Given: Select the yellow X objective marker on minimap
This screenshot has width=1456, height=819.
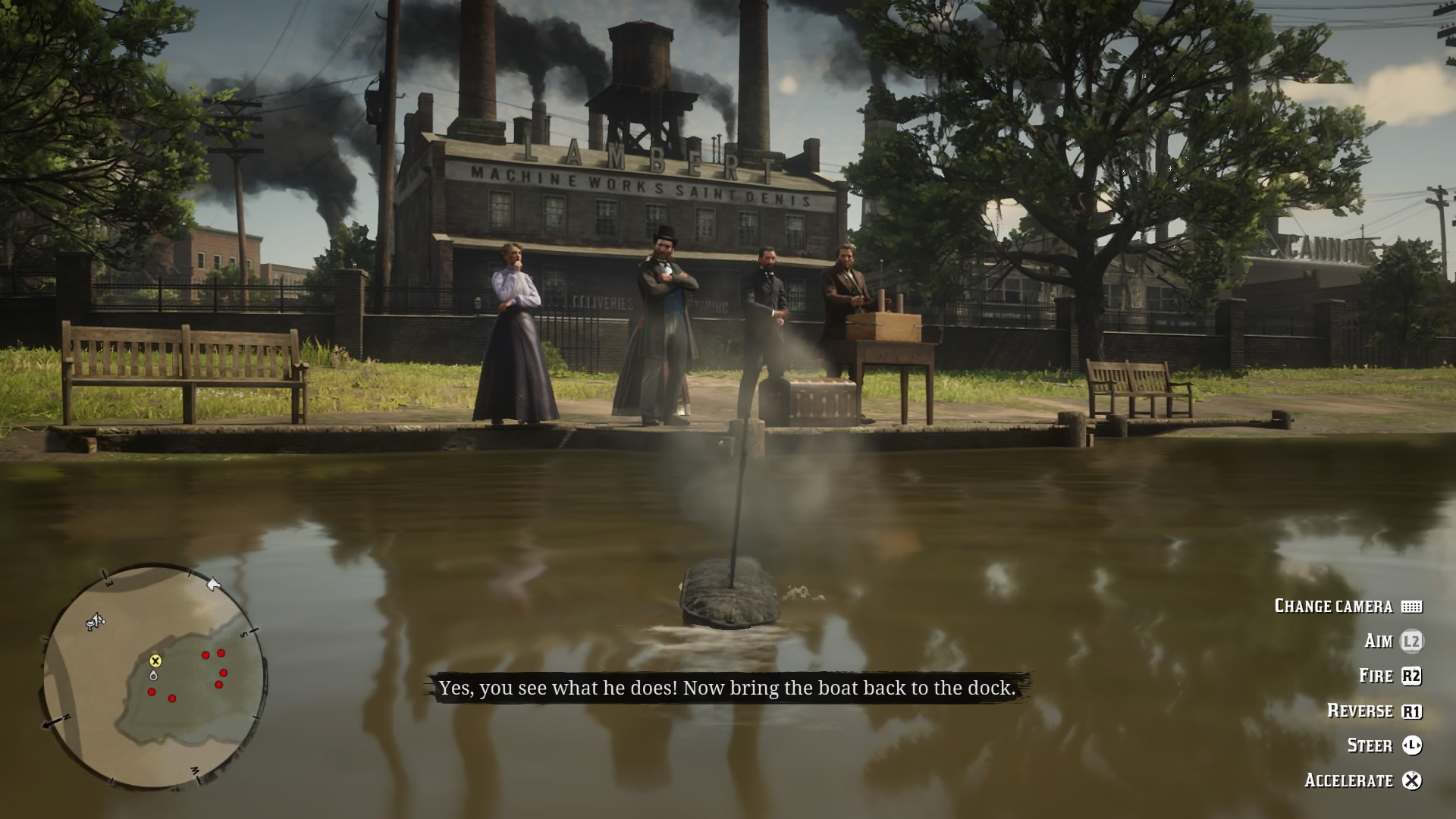Looking at the screenshot, I should tap(155, 661).
